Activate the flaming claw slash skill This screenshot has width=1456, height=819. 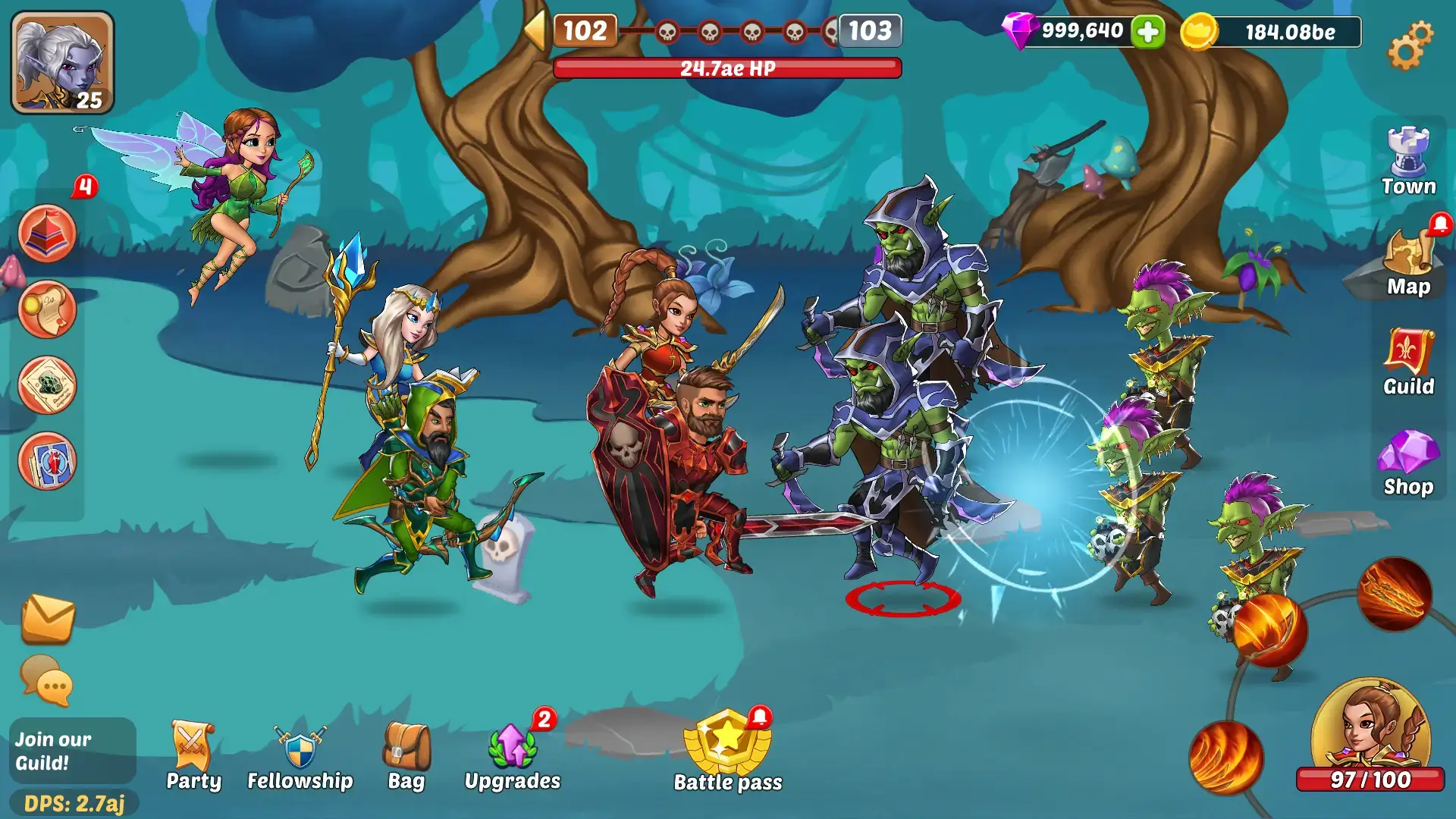(1394, 594)
